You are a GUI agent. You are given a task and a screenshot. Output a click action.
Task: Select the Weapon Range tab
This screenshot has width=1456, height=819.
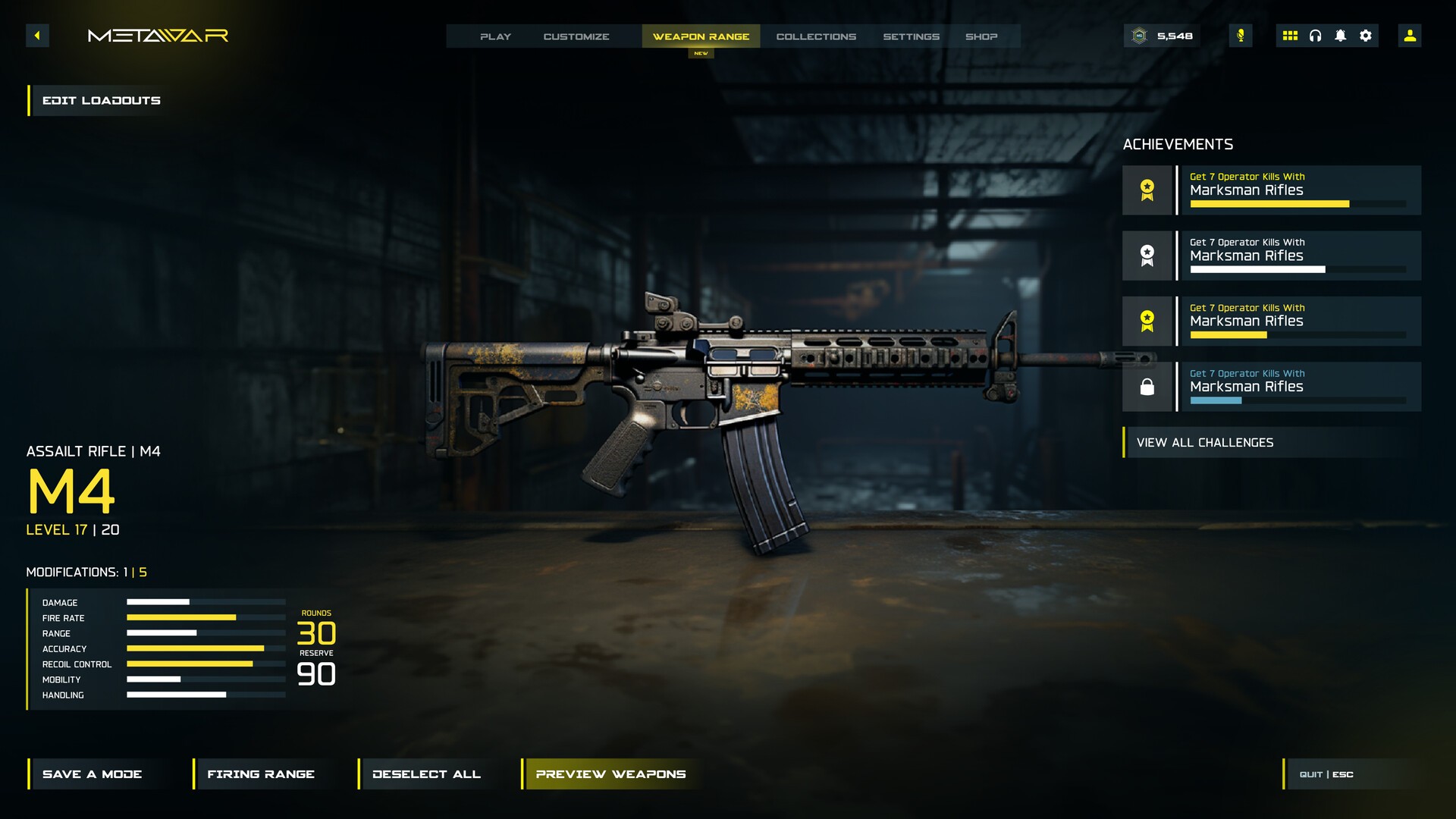click(x=701, y=36)
